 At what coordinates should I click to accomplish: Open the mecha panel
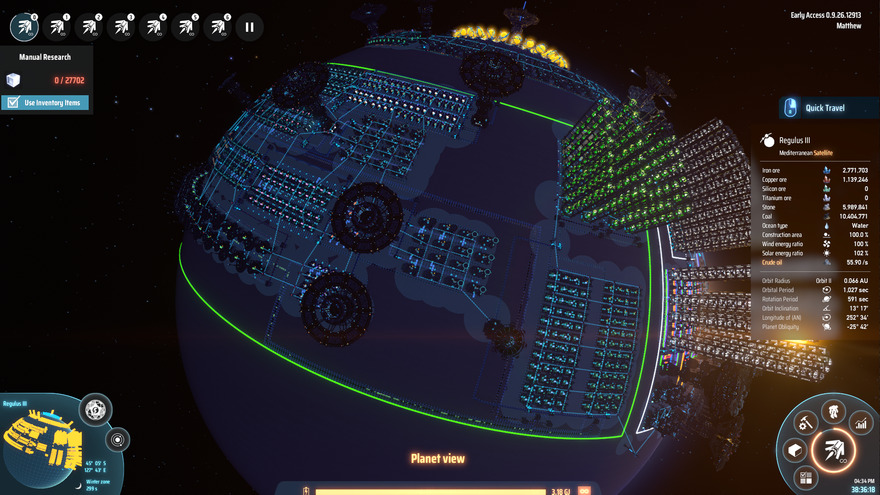pos(830,410)
